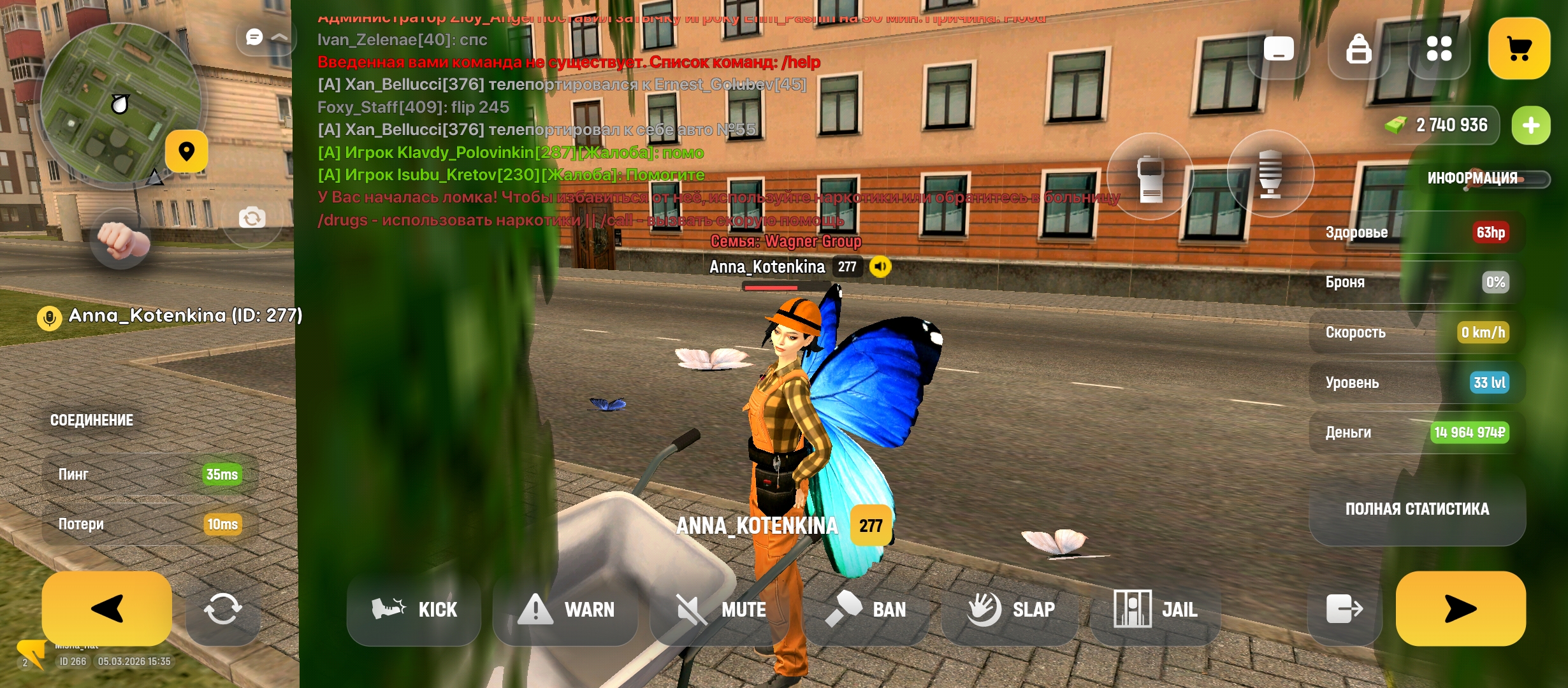
Task: Issue a warning with the WARN button
Action: click(566, 610)
